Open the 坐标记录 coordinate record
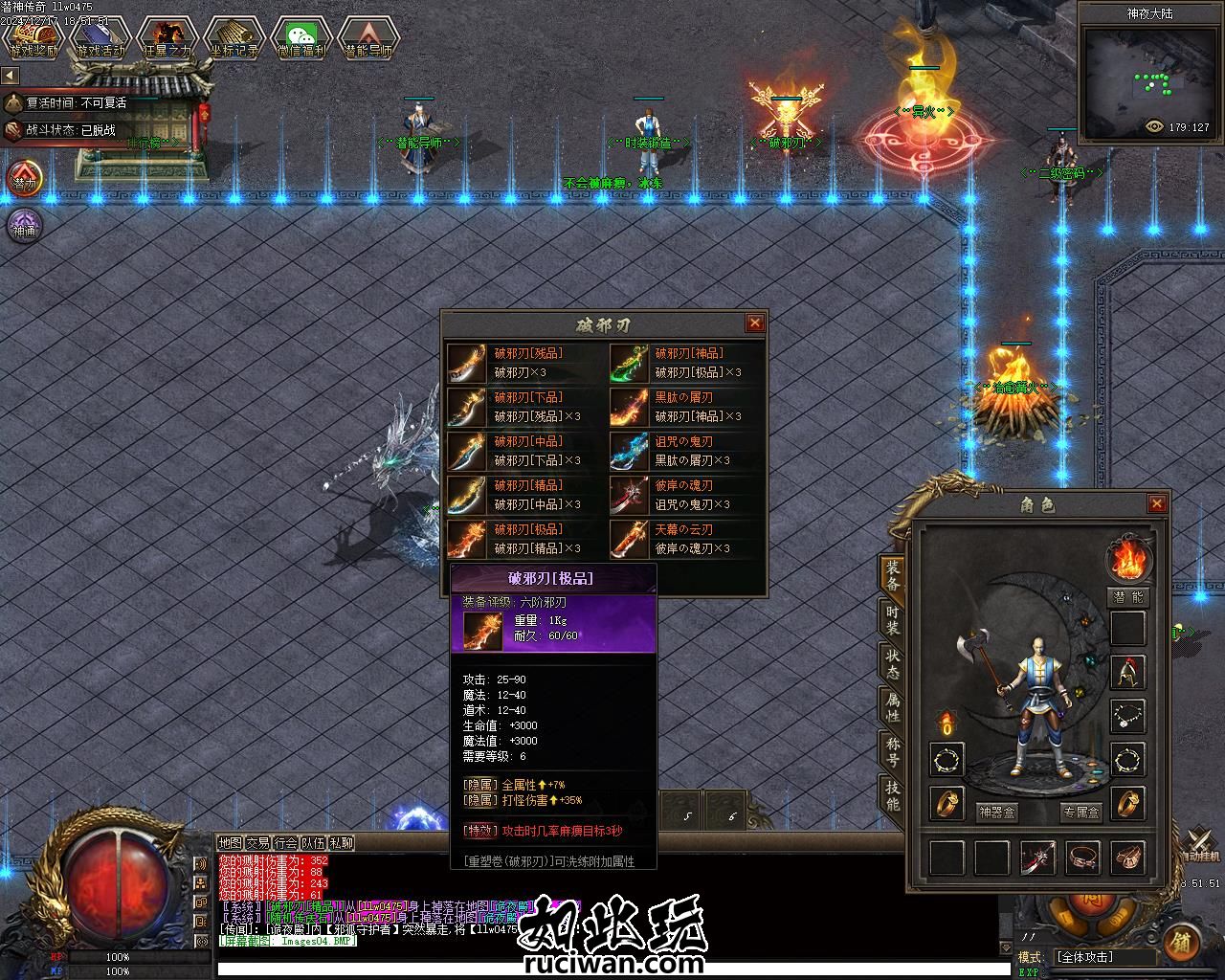The image size is (1225, 980). point(234,39)
